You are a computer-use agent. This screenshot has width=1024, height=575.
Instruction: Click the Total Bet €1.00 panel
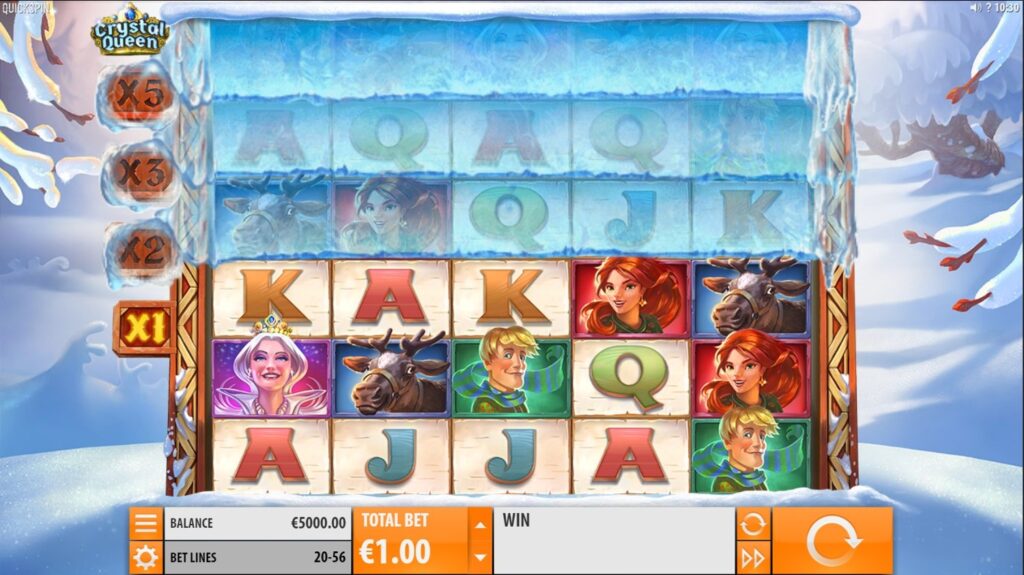(x=410, y=540)
